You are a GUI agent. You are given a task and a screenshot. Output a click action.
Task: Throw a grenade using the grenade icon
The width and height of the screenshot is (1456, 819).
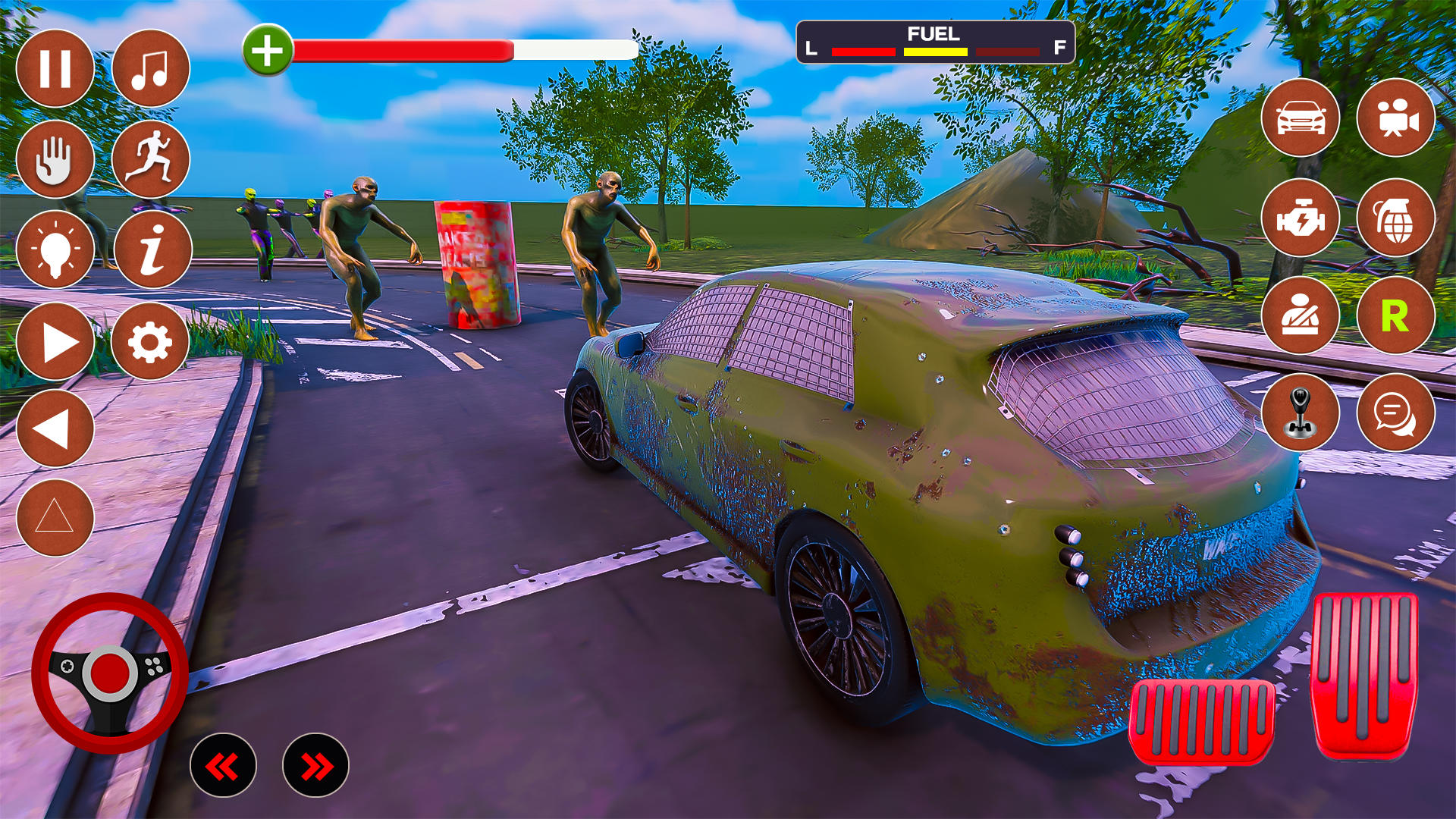click(x=1396, y=218)
